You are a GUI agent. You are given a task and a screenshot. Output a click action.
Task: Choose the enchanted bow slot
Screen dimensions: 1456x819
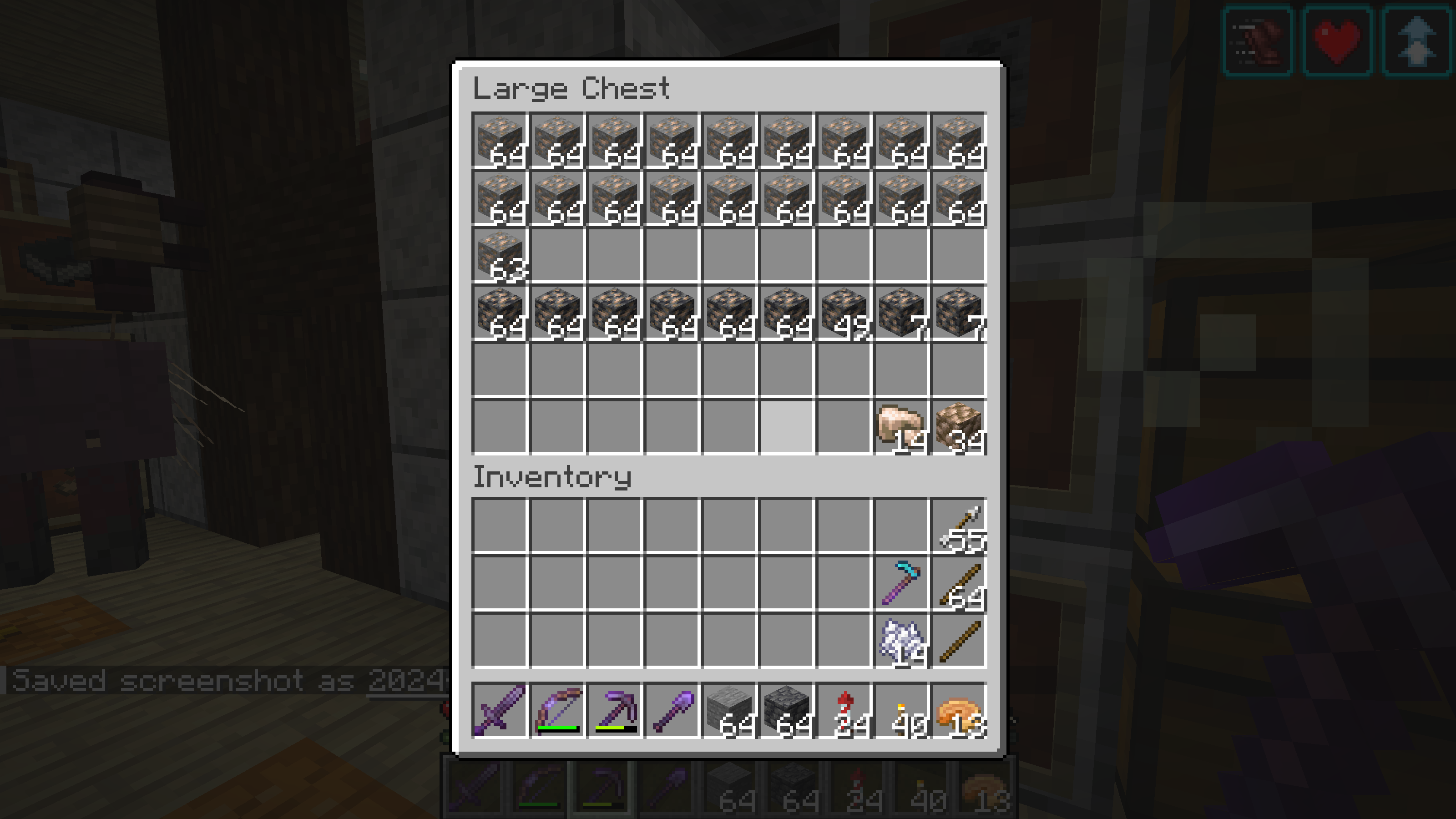[557, 710]
